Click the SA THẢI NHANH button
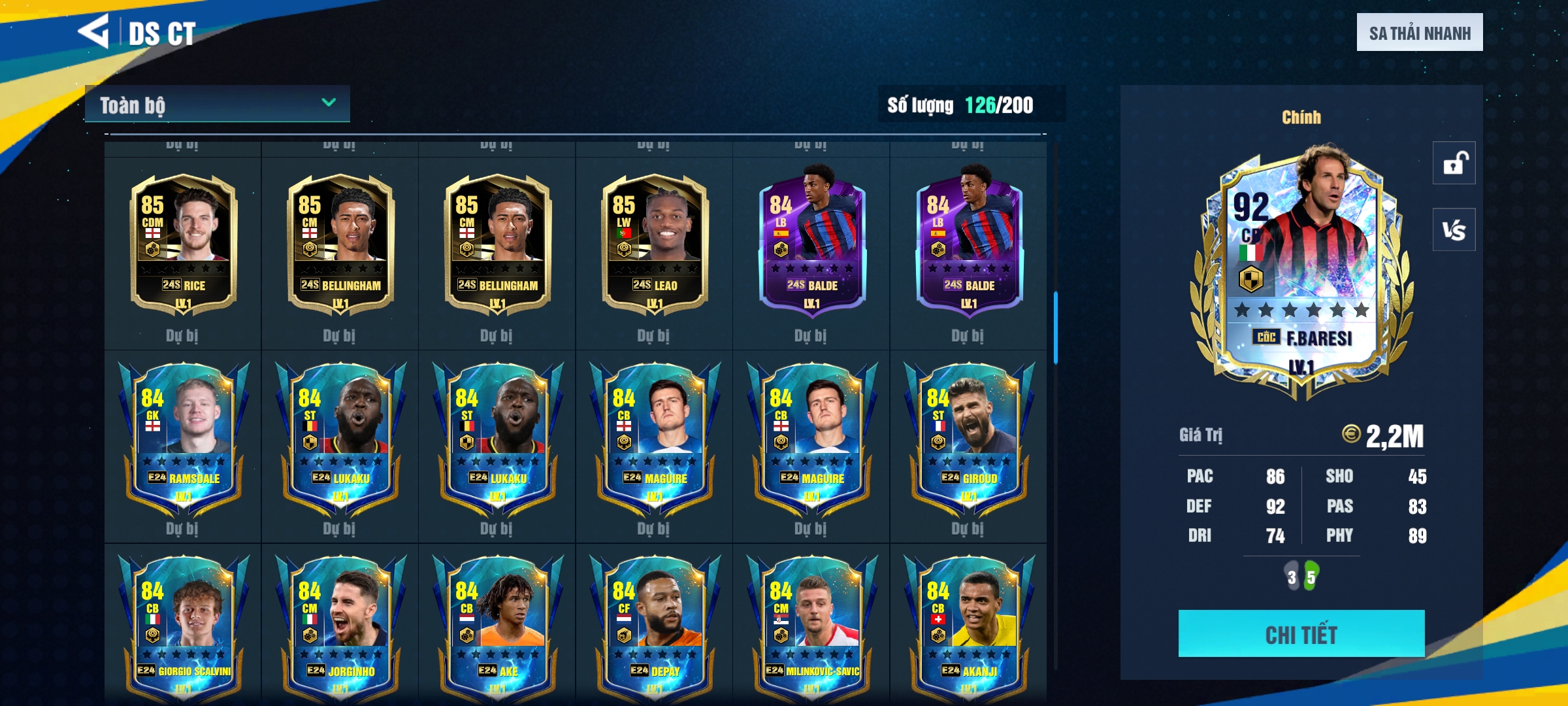1568x706 pixels. pos(1419,33)
